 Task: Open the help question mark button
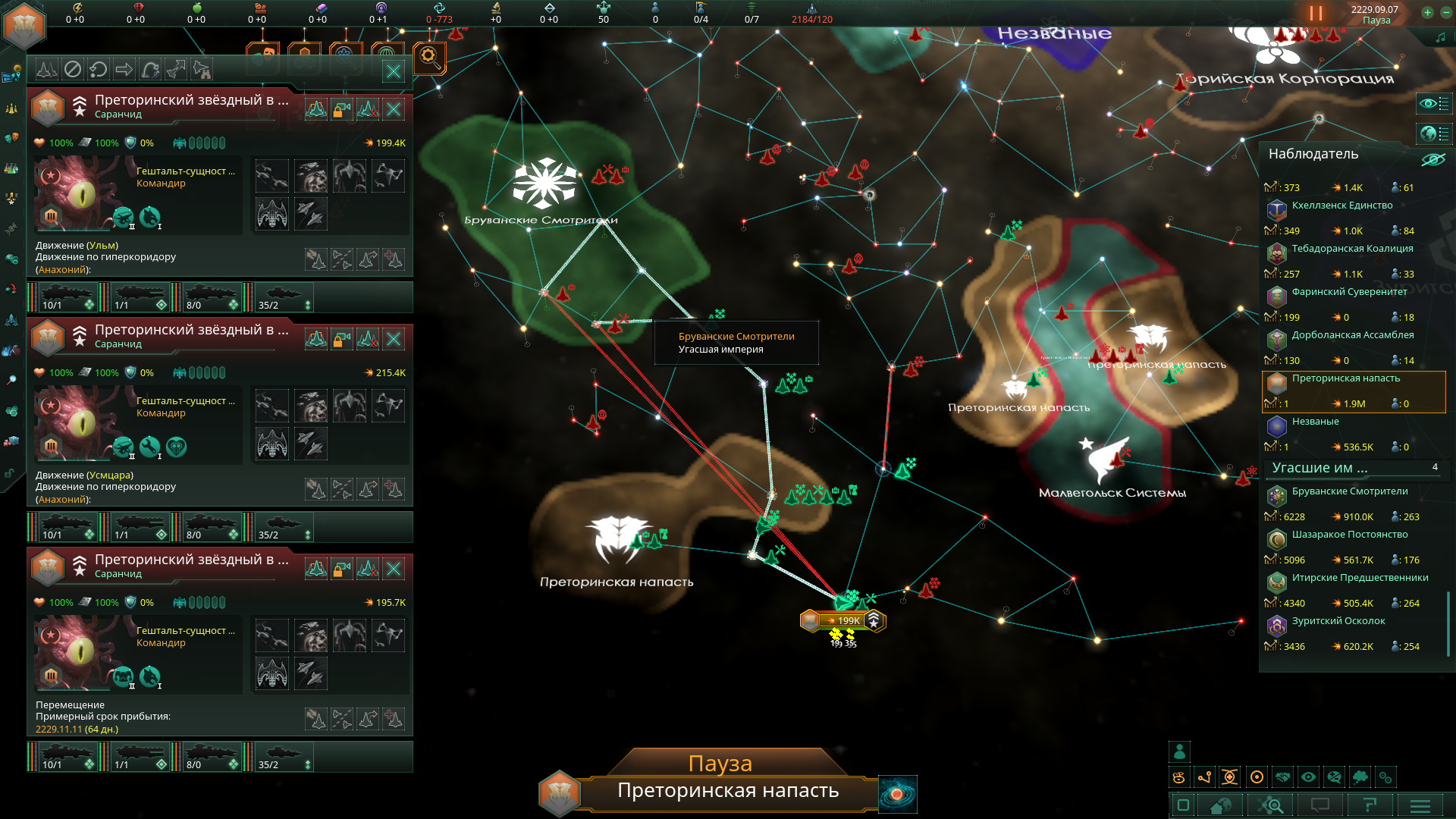(1370, 805)
